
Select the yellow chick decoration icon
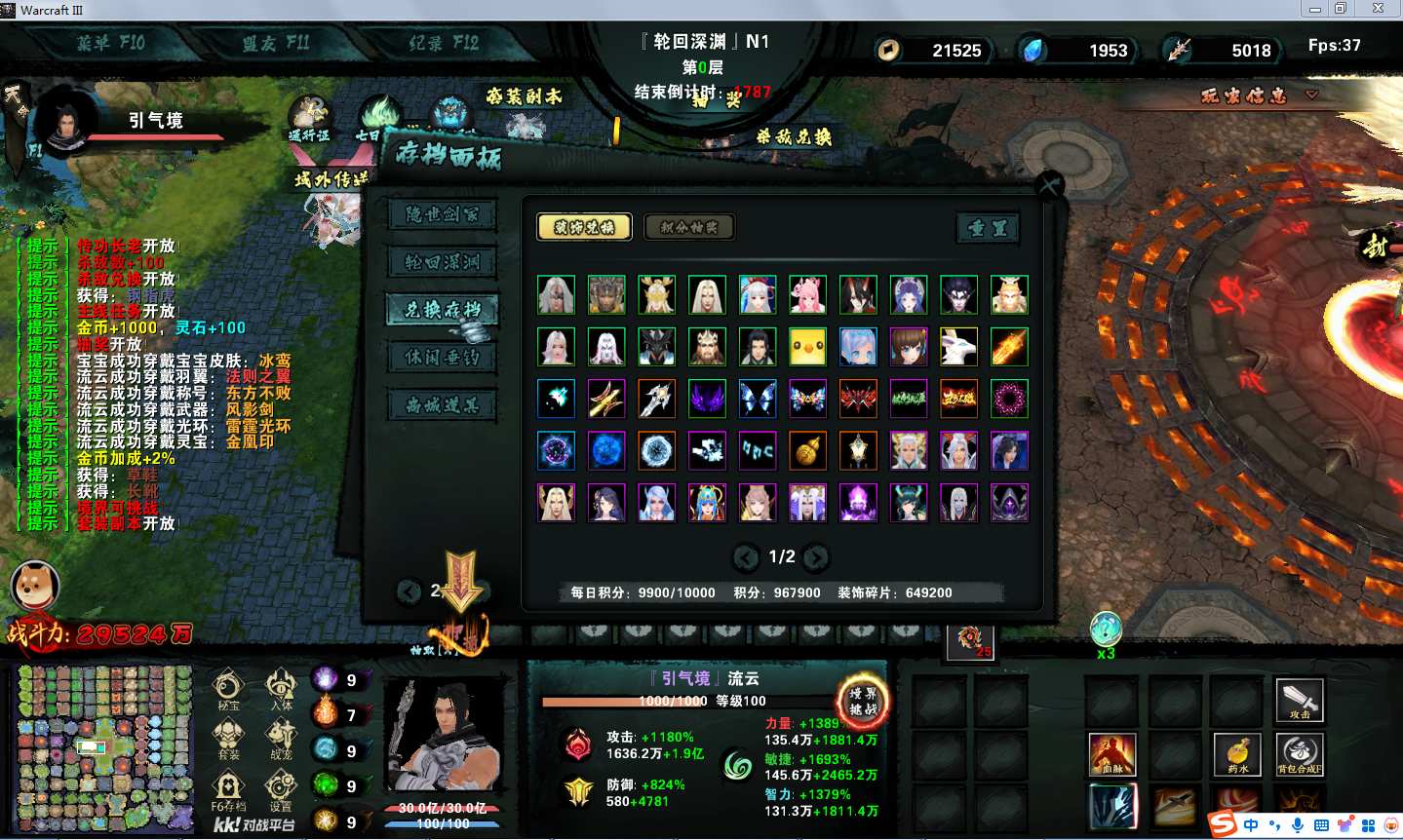(x=807, y=346)
